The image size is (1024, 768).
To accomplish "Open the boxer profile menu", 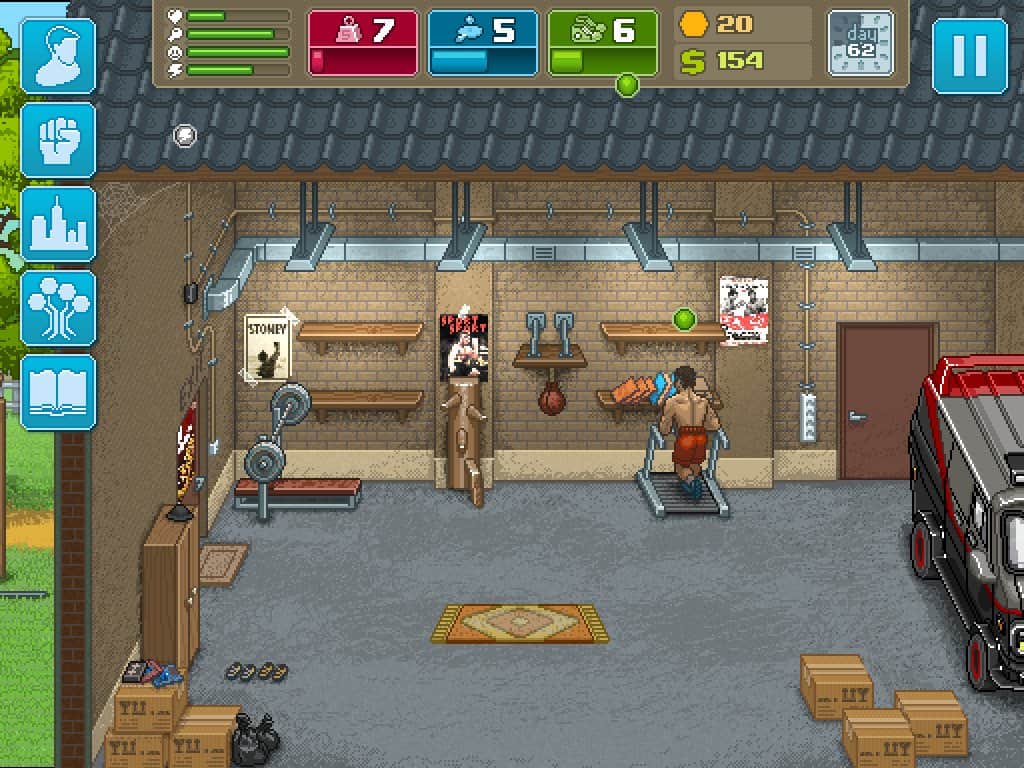I will pos(59,56).
